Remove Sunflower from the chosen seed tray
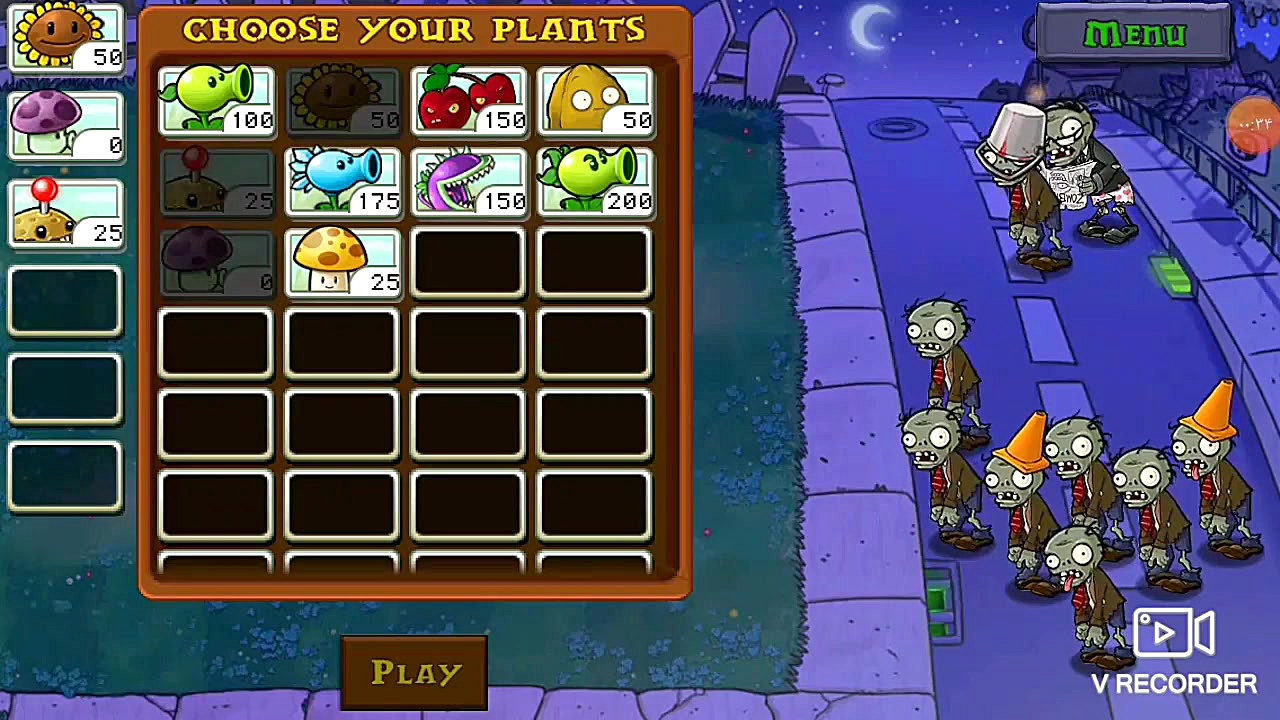 (x=65, y=38)
